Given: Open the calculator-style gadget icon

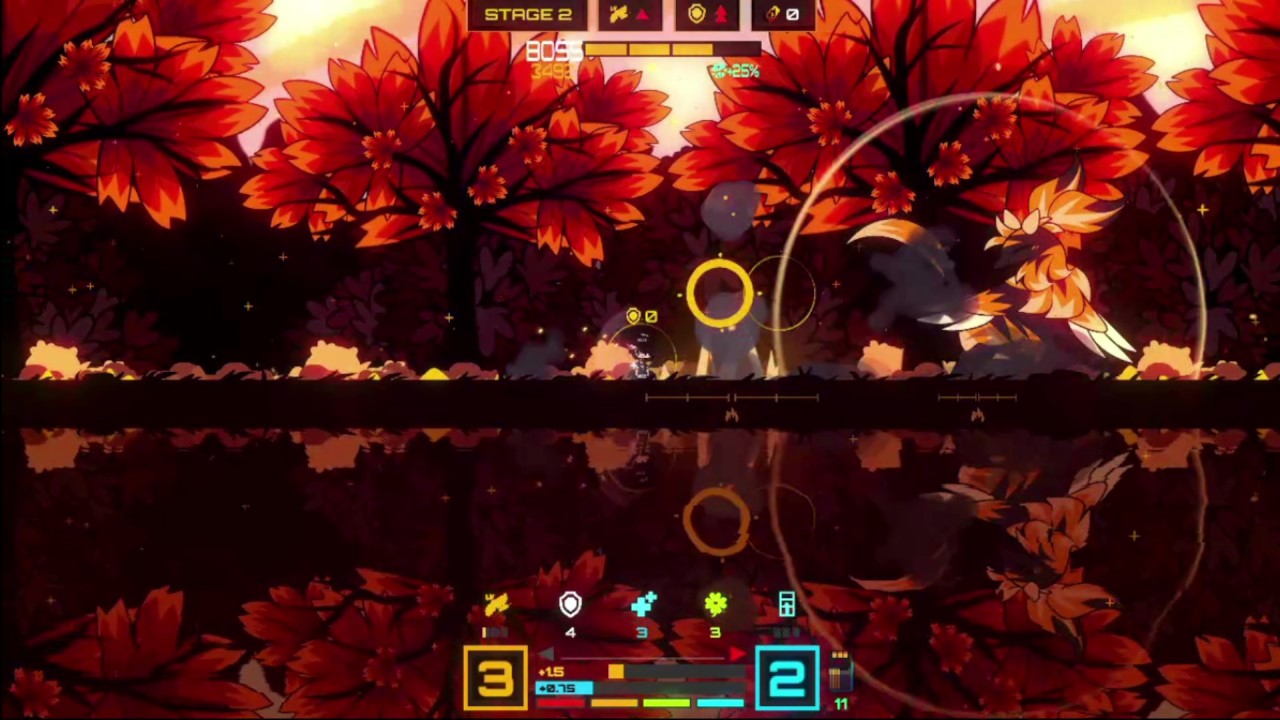Looking at the screenshot, I should coord(785,603).
